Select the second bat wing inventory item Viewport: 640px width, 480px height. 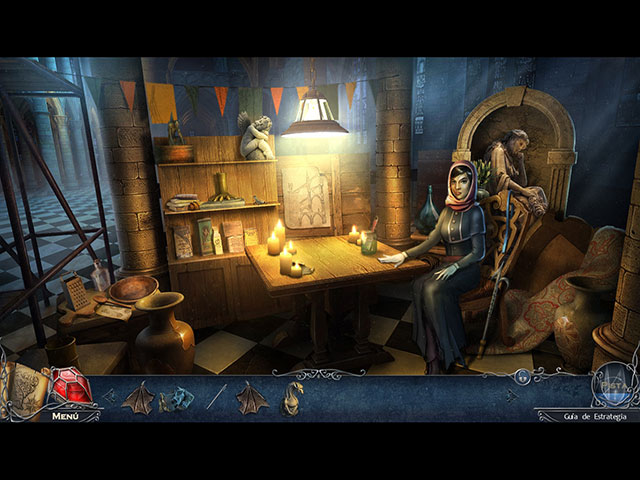251,397
